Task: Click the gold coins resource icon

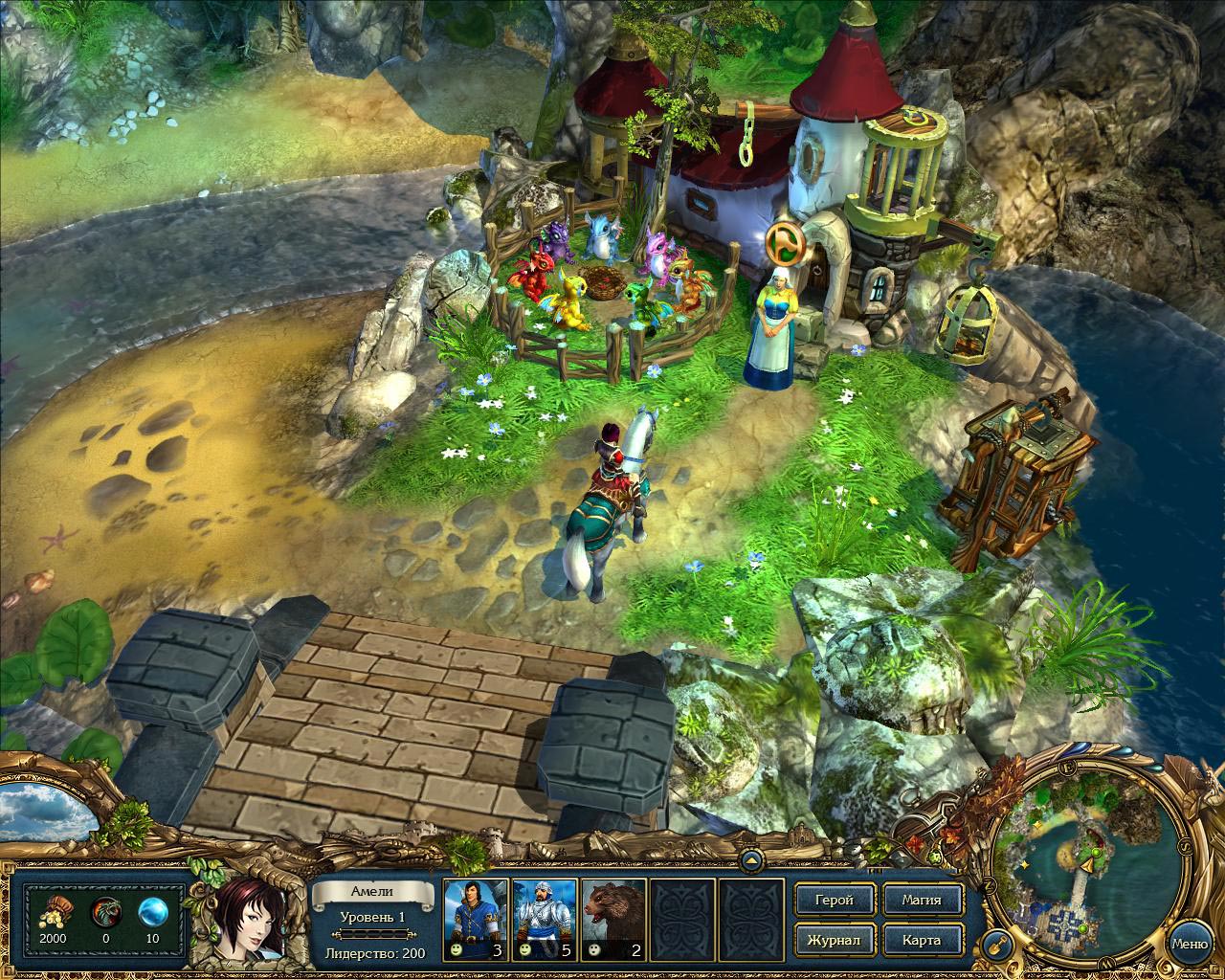Action: click(x=51, y=909)
